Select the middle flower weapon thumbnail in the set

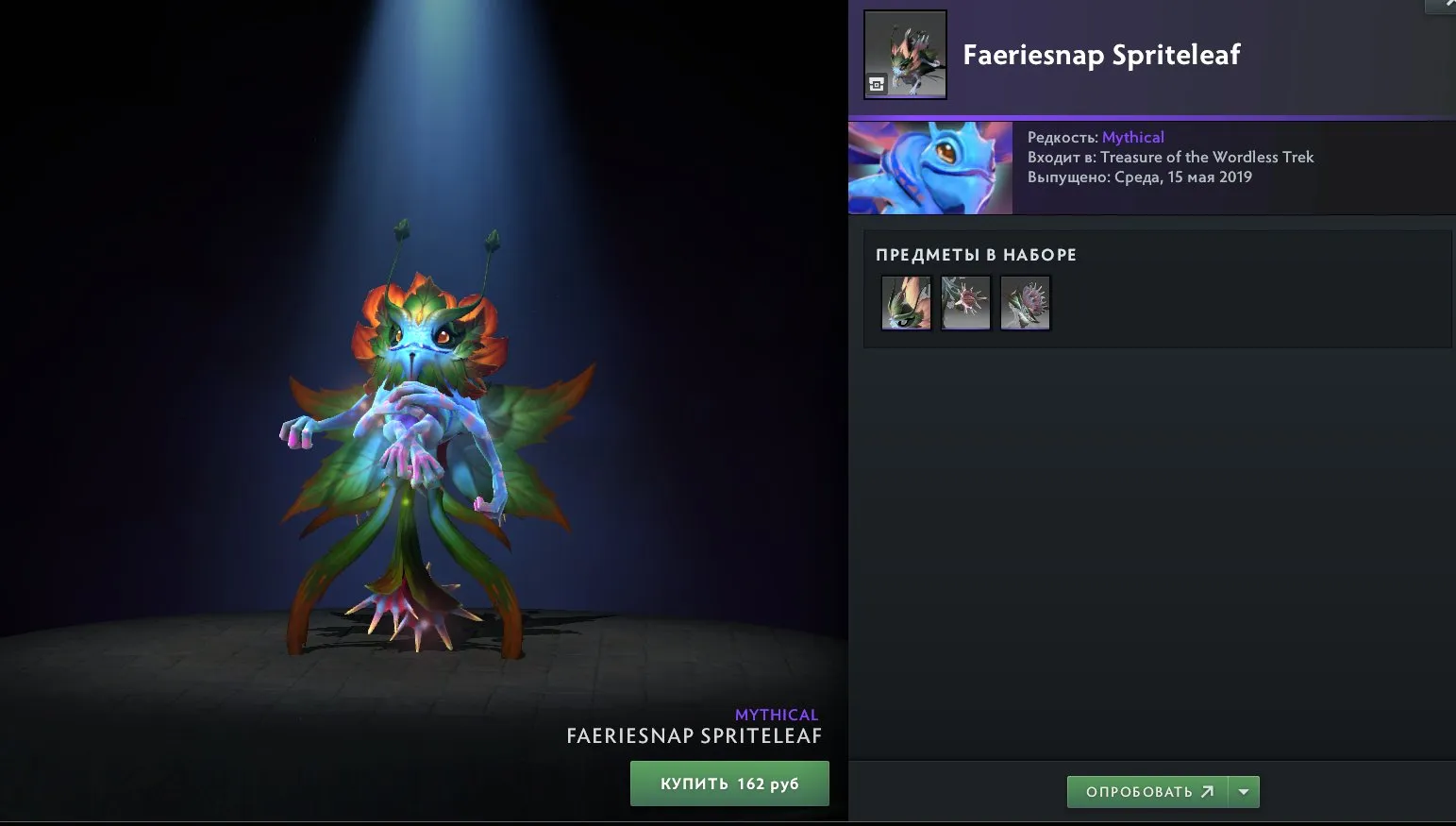964,302
